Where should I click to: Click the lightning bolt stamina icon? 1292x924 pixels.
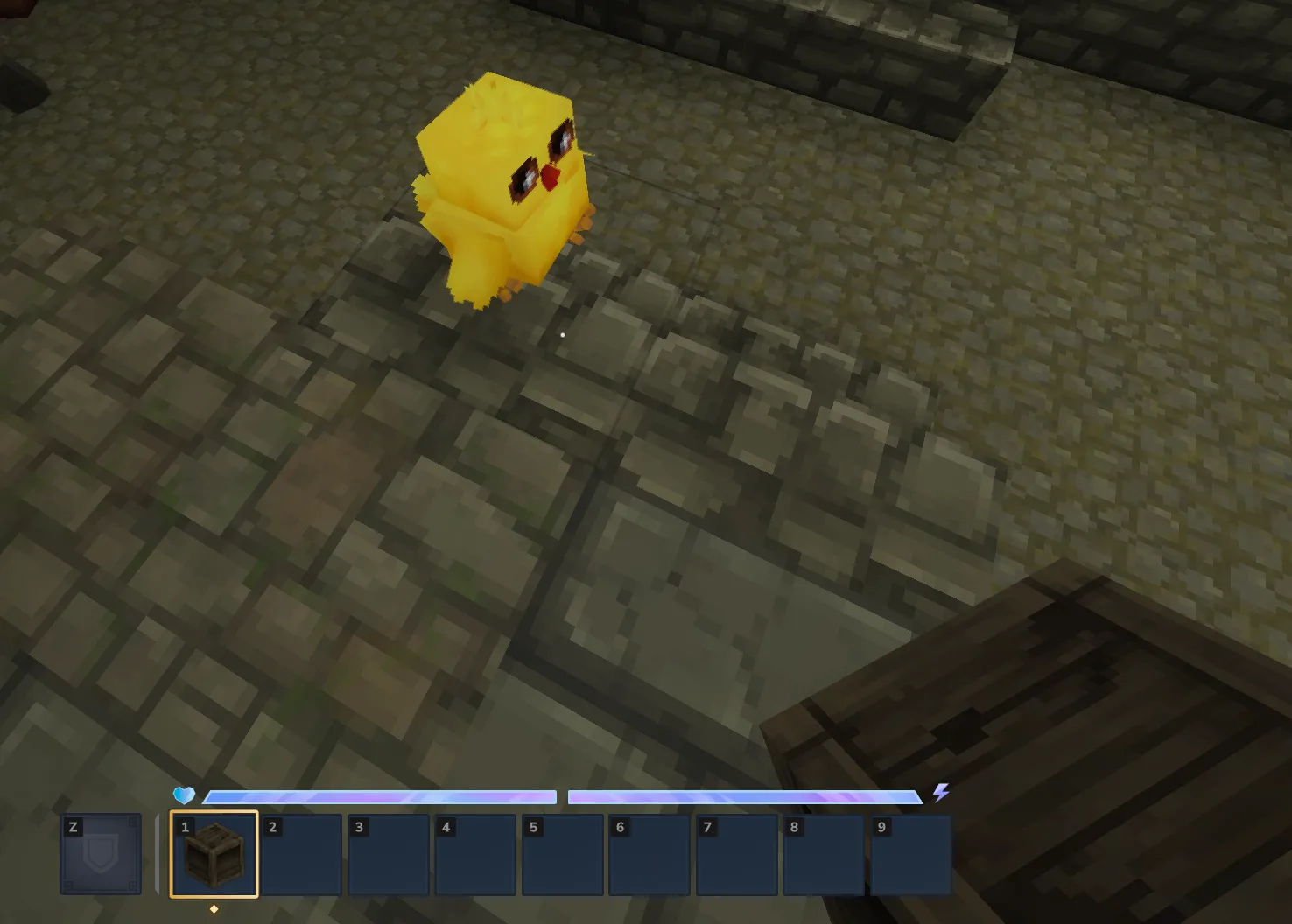tap(942, 794)
